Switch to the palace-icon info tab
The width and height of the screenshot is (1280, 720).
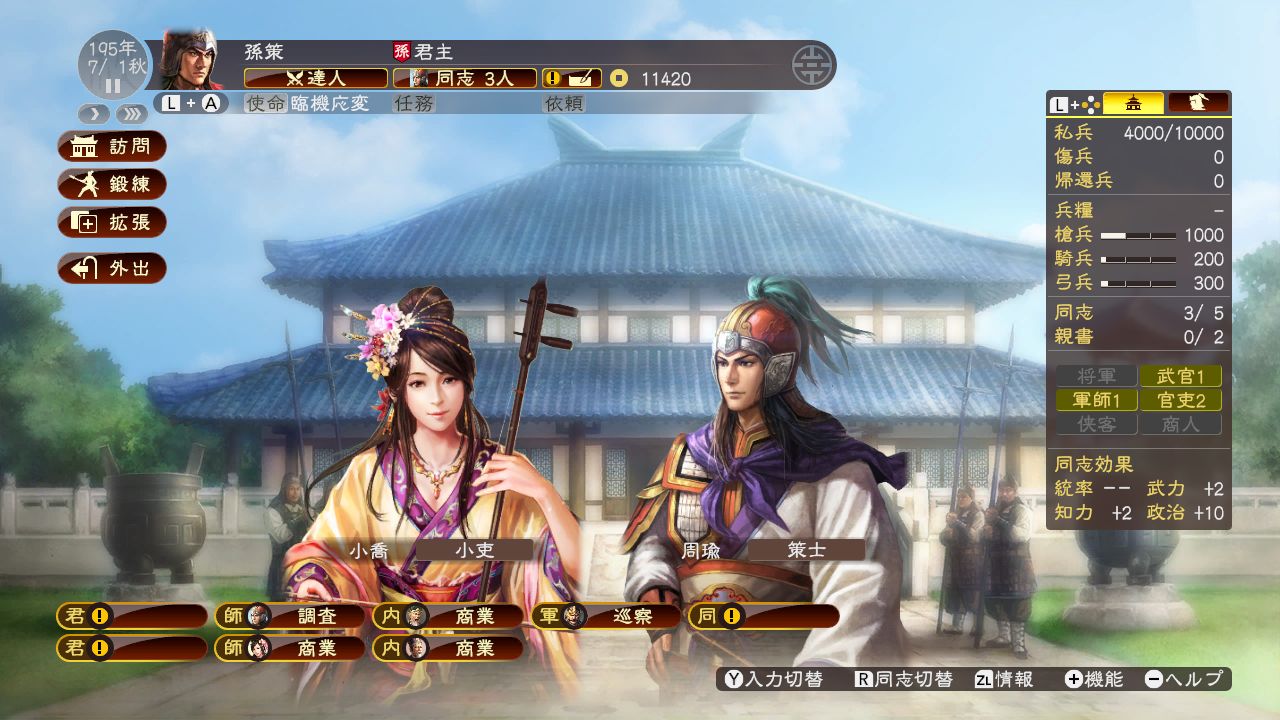pos(1133,103)
